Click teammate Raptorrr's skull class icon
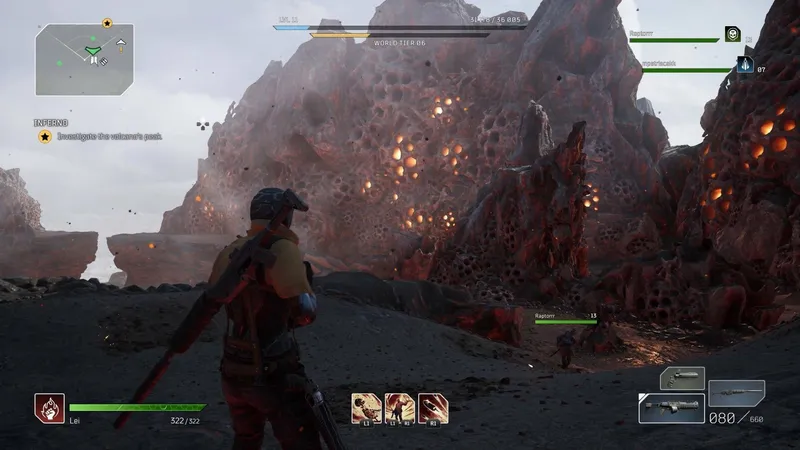The image size is (800, 450). pyautogui.click(x=733, y=35)
